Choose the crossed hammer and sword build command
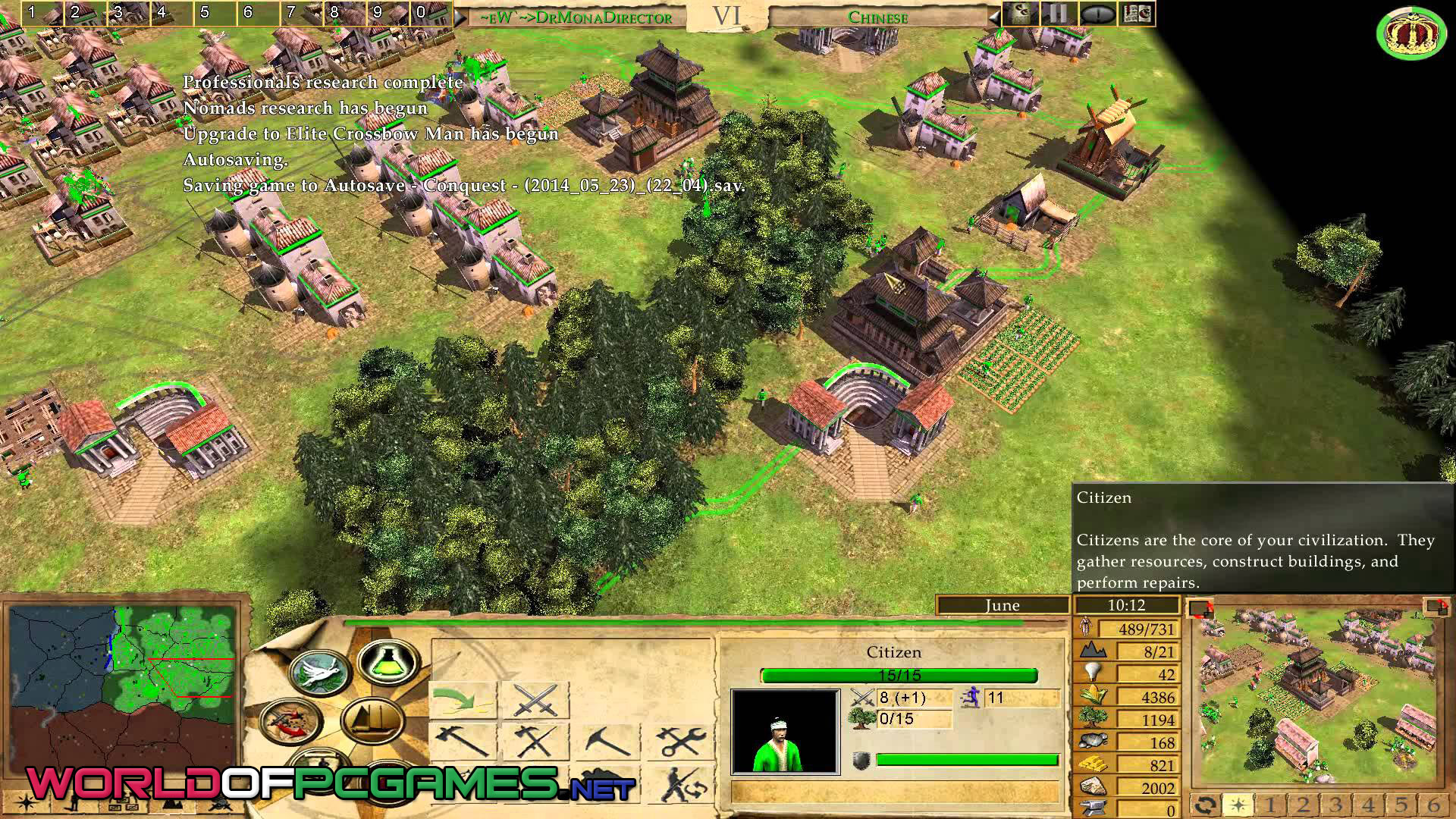 click(x=535, y=741)
